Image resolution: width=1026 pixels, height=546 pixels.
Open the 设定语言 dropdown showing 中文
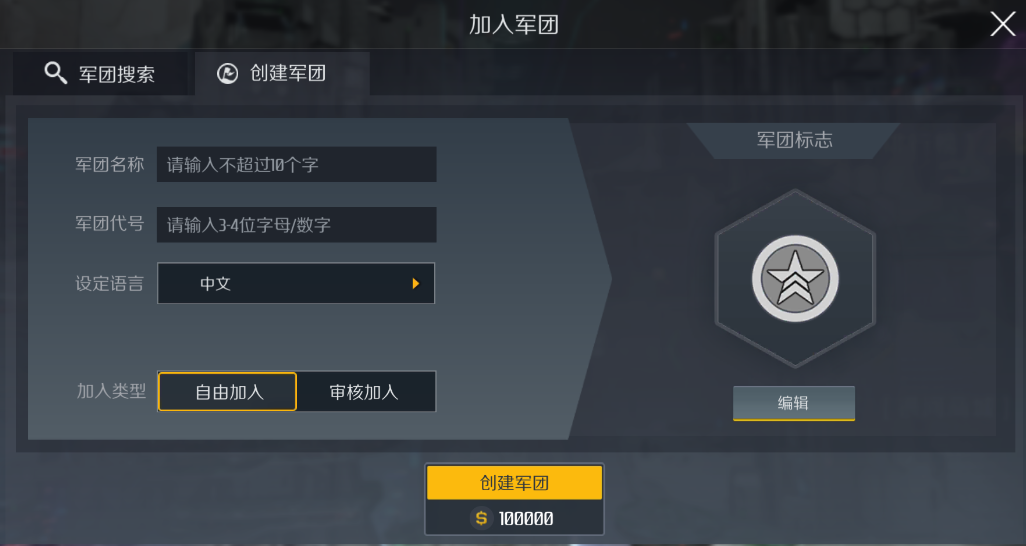coord(296,283)
